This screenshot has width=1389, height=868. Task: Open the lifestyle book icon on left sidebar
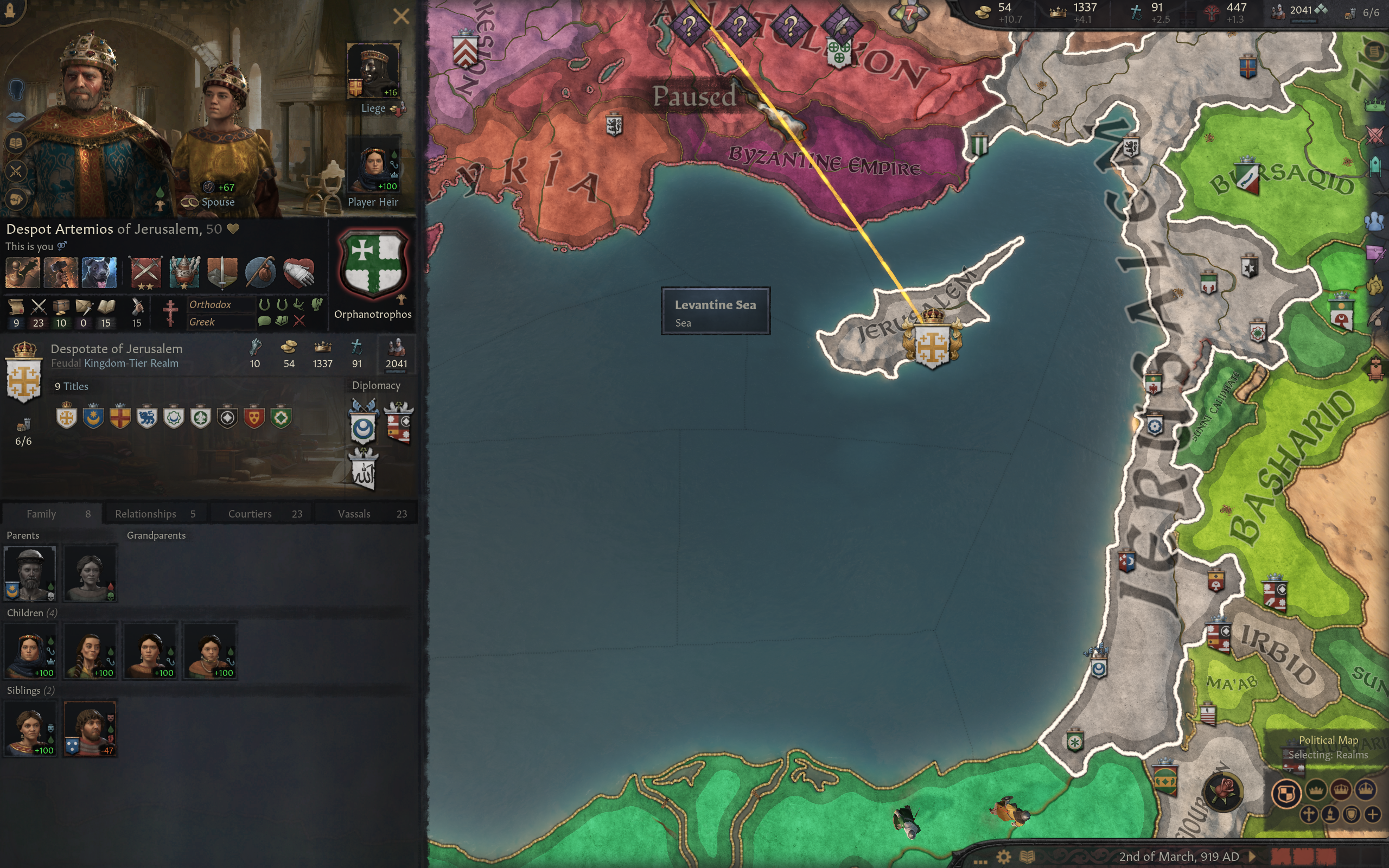16,143
